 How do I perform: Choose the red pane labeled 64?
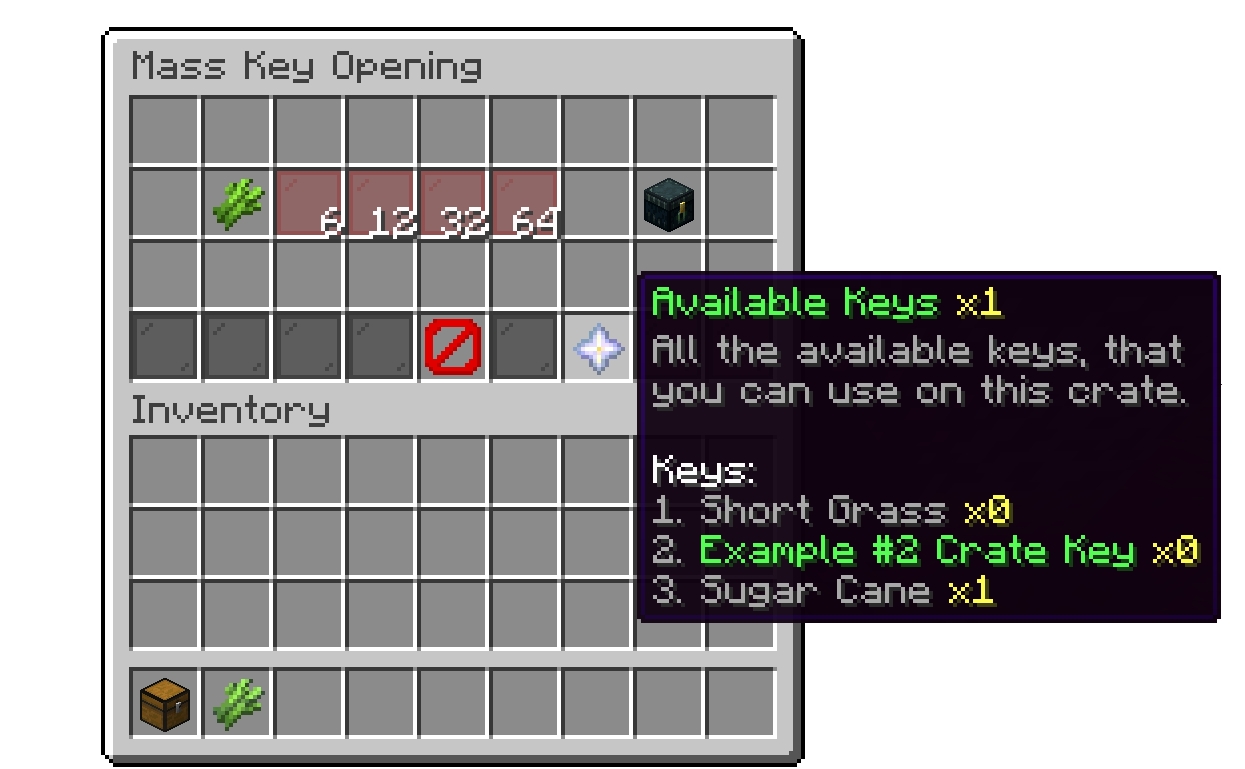(525, 204)
